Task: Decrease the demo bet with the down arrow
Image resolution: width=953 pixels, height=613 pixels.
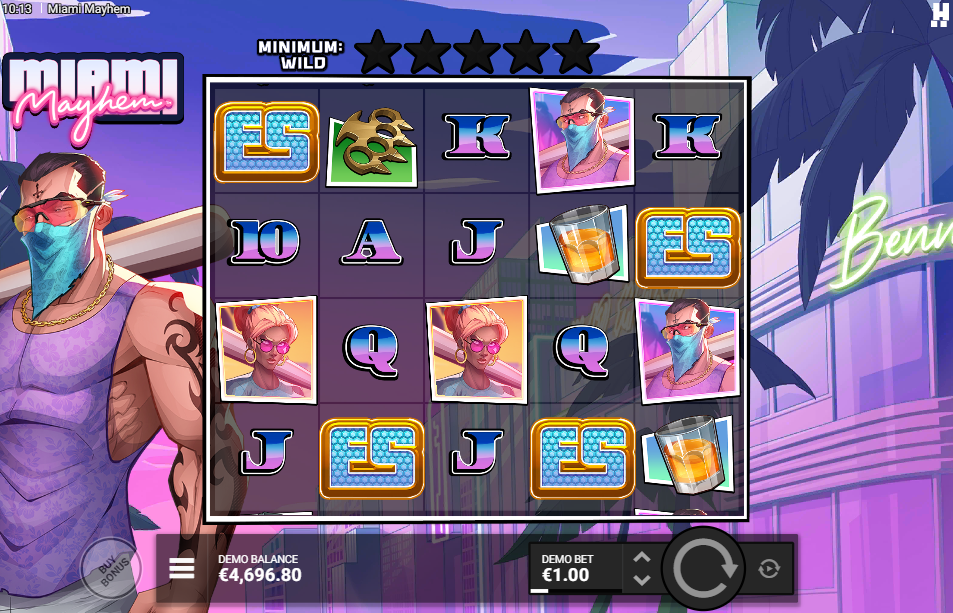Action: coord(642,579)
